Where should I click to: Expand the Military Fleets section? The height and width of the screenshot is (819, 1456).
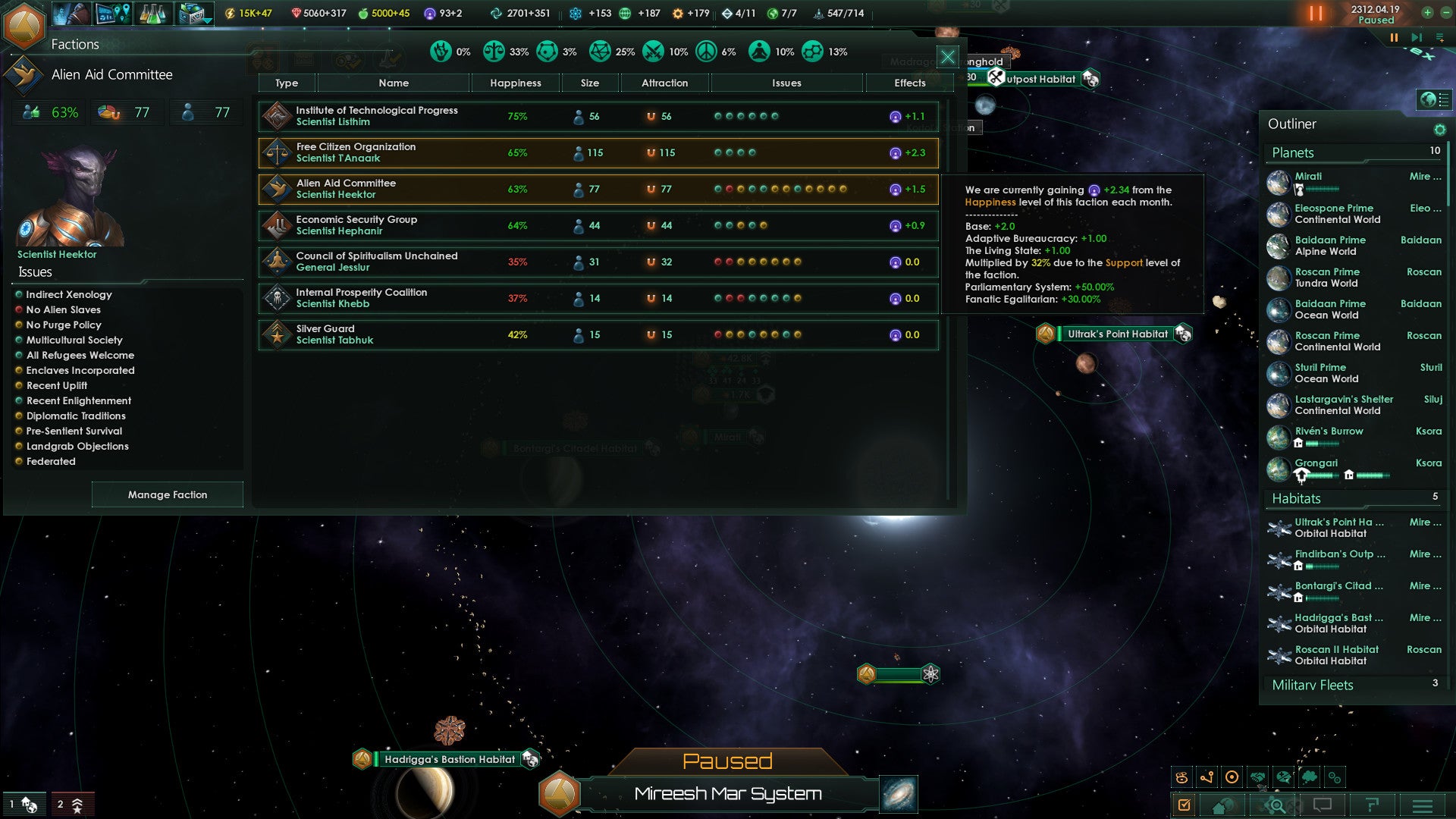coord(1312,685)
